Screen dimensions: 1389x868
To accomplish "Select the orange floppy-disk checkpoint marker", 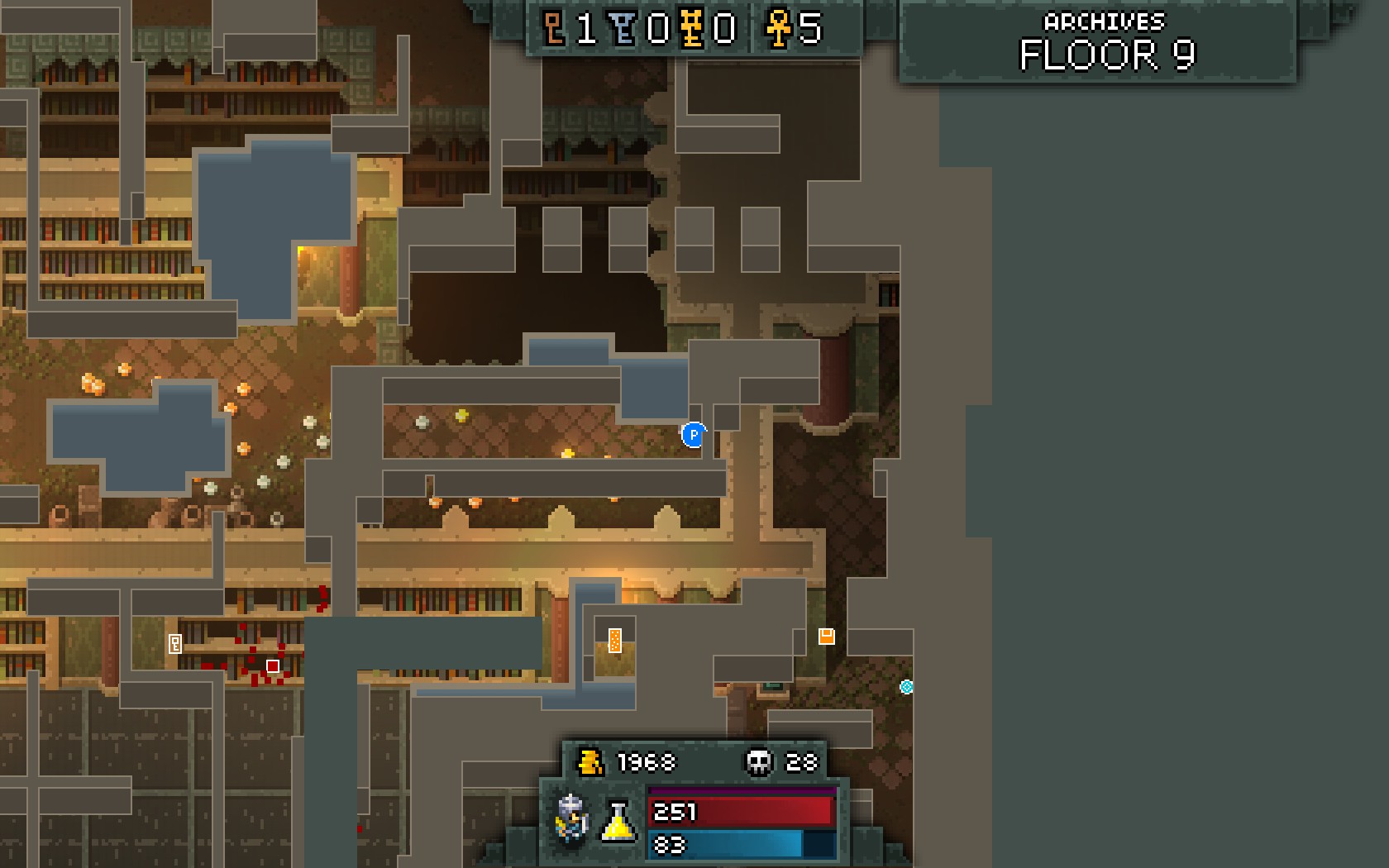I will pos(826,636).
